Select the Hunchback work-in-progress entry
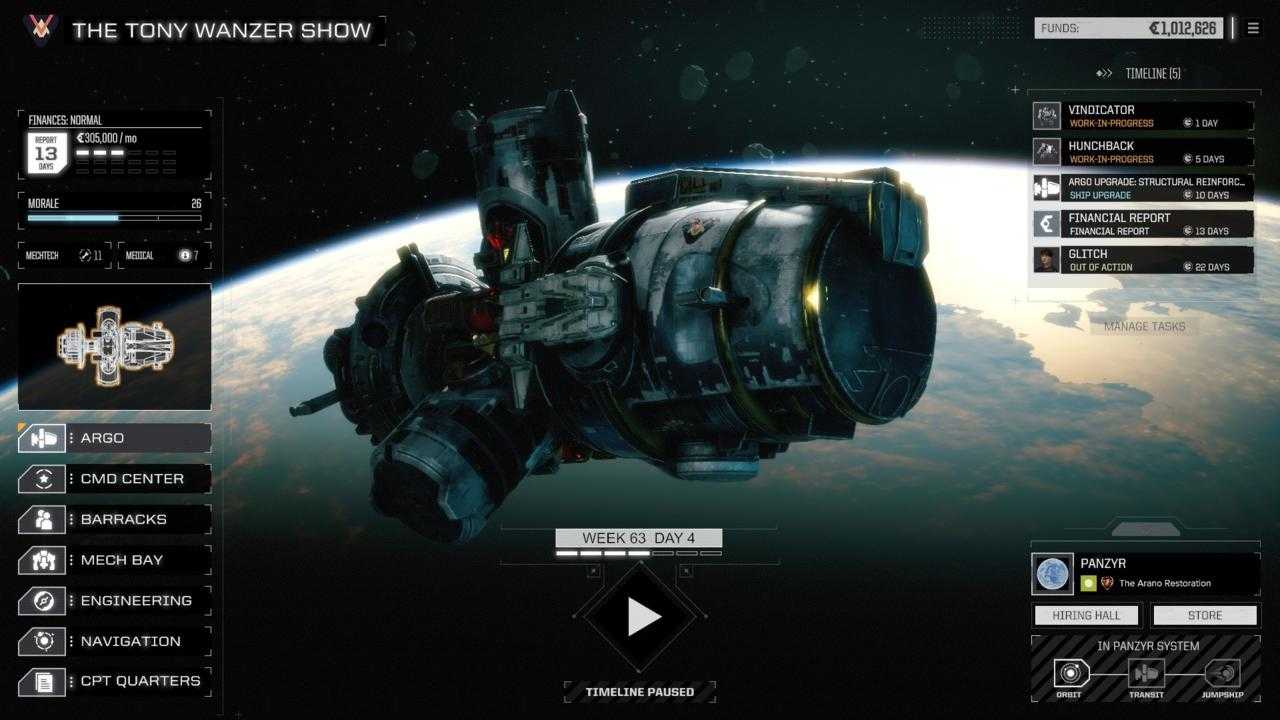Screen dimensions: 1280x720 click(x=1142, y=152)
